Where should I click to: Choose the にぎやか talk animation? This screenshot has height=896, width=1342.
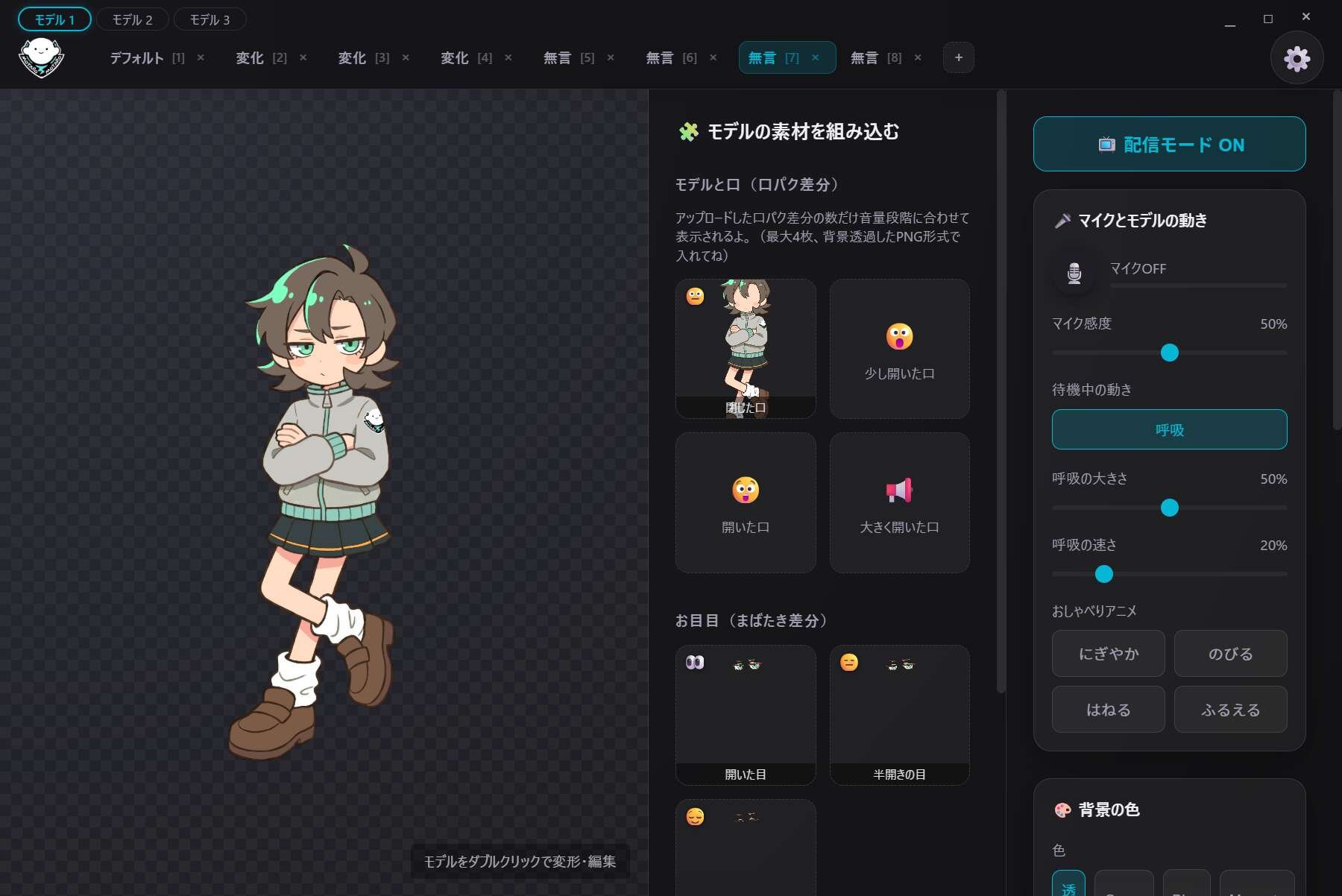tap(1108, 654)
